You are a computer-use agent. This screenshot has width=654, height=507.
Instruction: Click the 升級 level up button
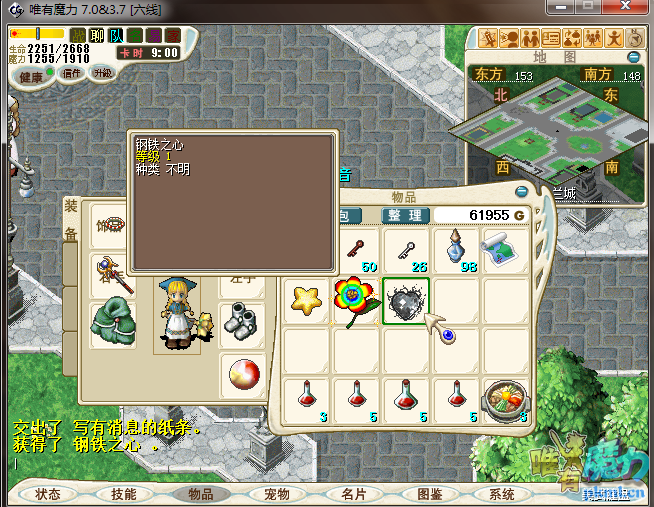pyautogui.click(x=103, y=73)
